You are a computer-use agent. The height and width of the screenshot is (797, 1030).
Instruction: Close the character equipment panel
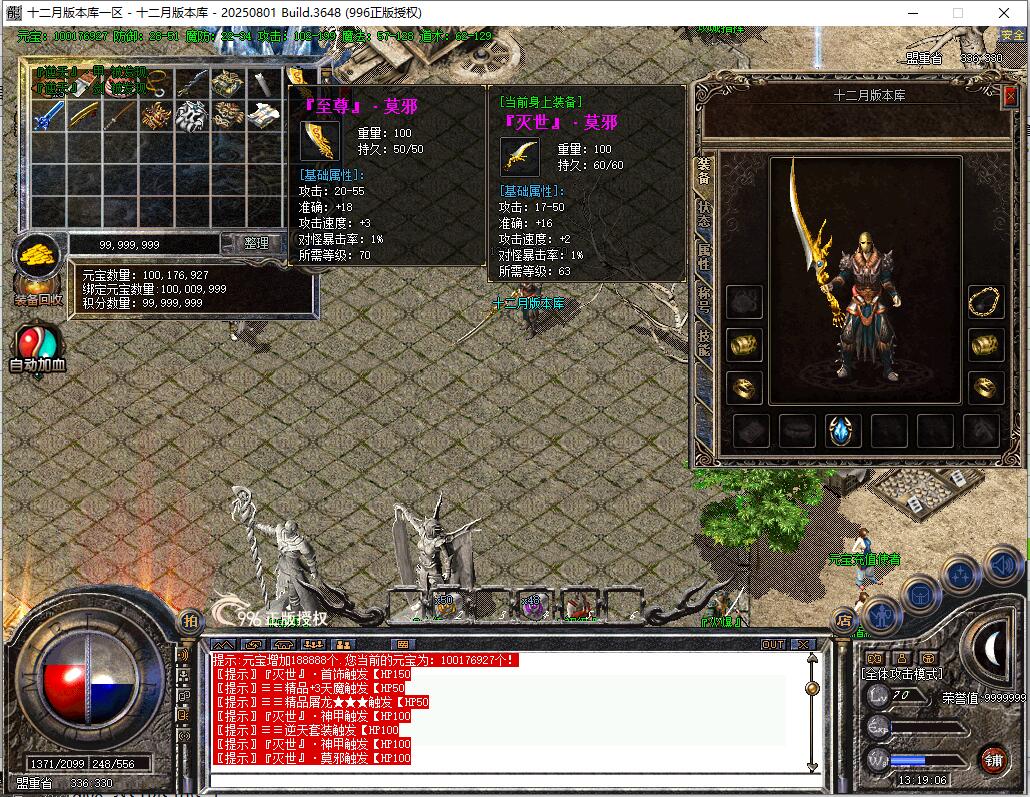coord(1010,93)
